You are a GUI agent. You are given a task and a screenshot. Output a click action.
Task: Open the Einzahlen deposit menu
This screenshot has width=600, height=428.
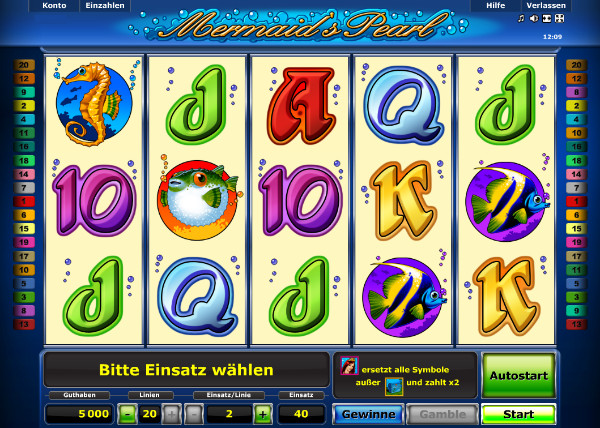(x=105, y=6)
